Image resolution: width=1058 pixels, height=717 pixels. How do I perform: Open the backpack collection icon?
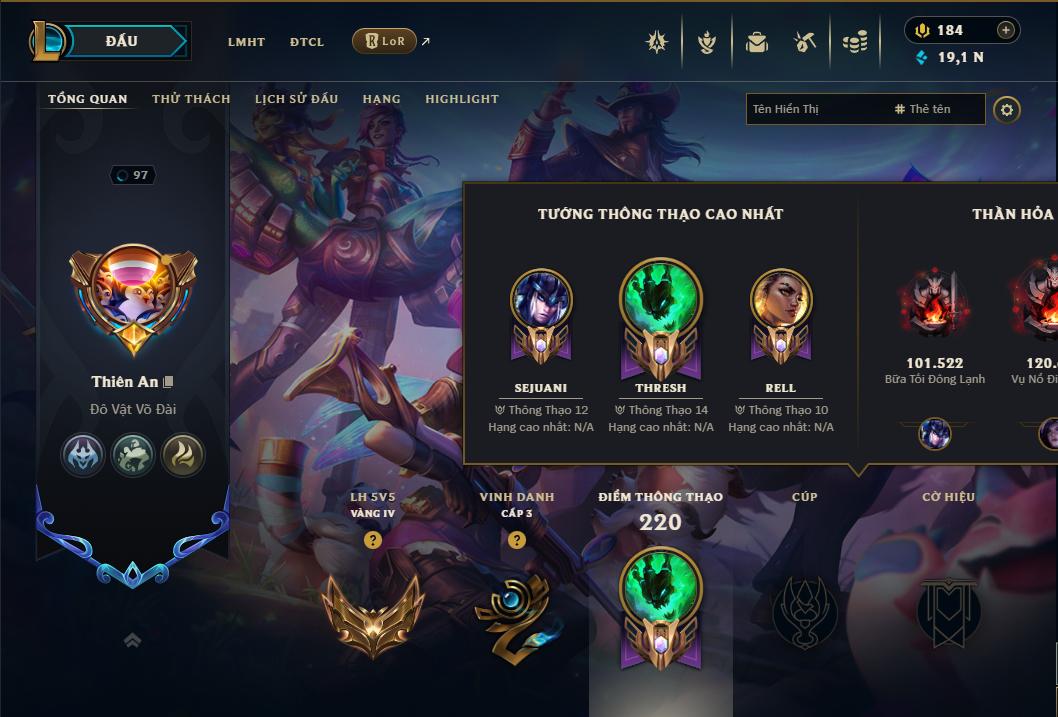pyautogui.click(x=757, y=42)
